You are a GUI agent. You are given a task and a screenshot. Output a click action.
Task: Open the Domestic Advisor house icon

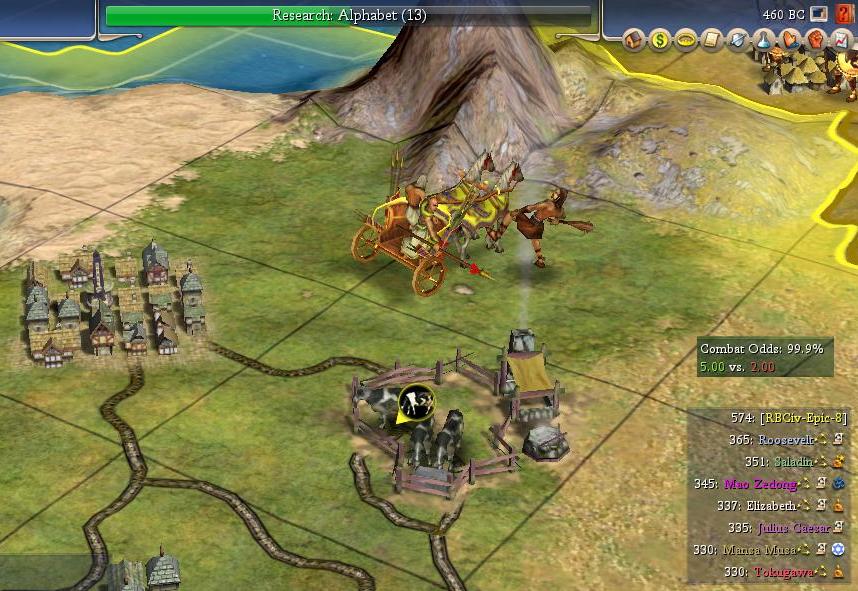pos(634,40)
